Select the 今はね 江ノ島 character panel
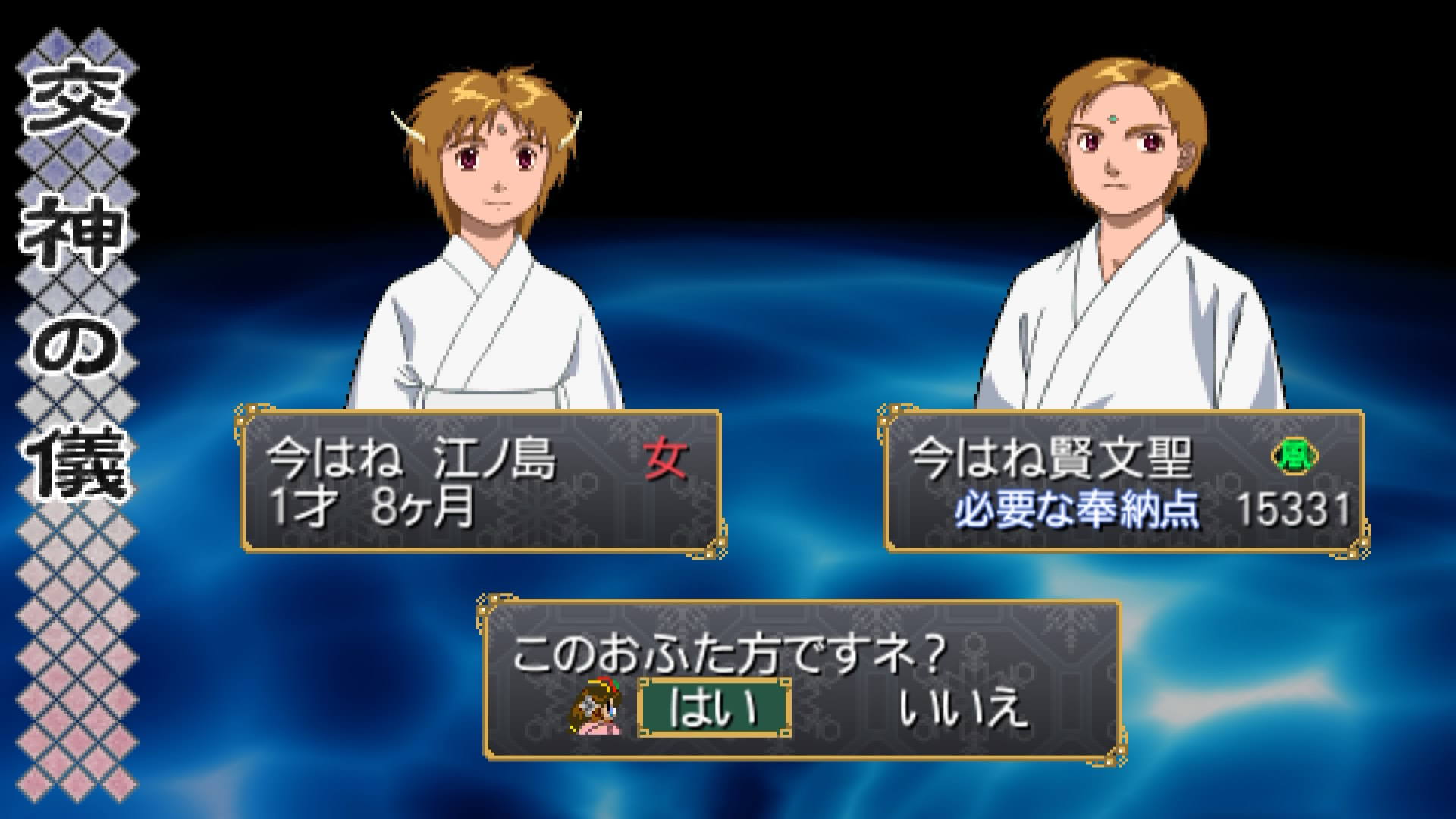Viewport: 1456px width, 819px height. (481, 482)
